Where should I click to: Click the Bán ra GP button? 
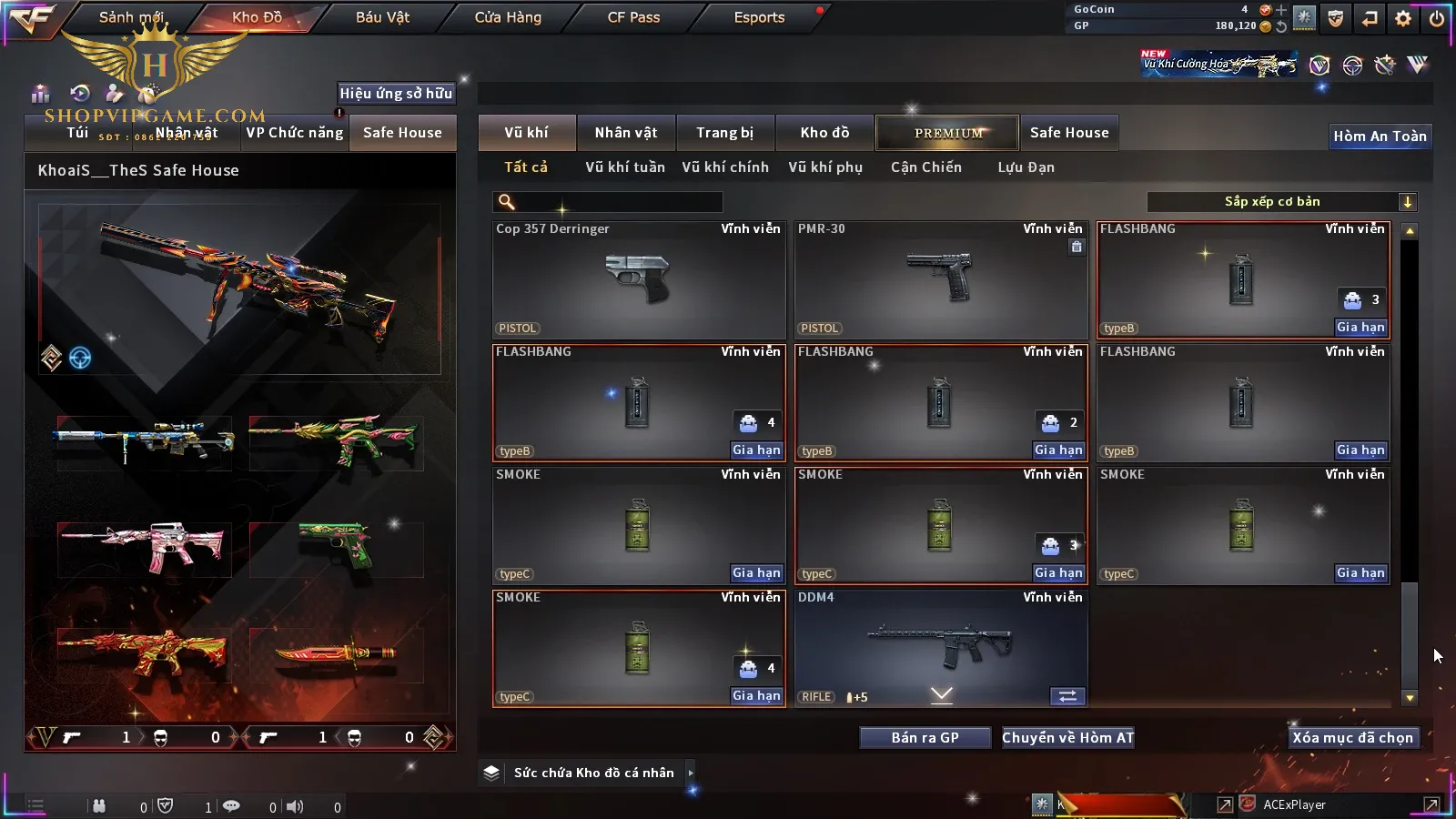click(x=925, y=738)
